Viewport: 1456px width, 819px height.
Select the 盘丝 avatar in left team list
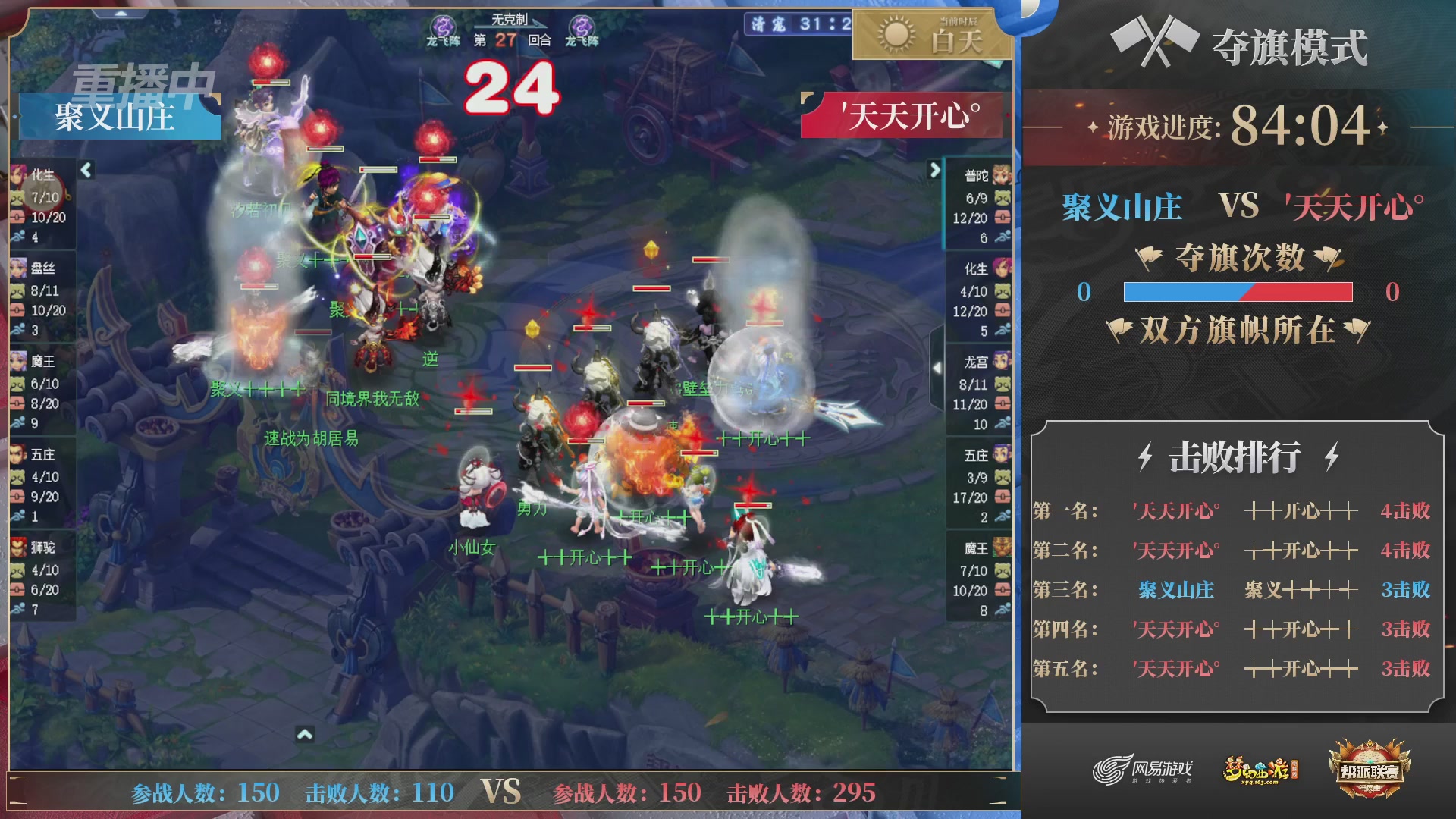click(x=19, y=269)
